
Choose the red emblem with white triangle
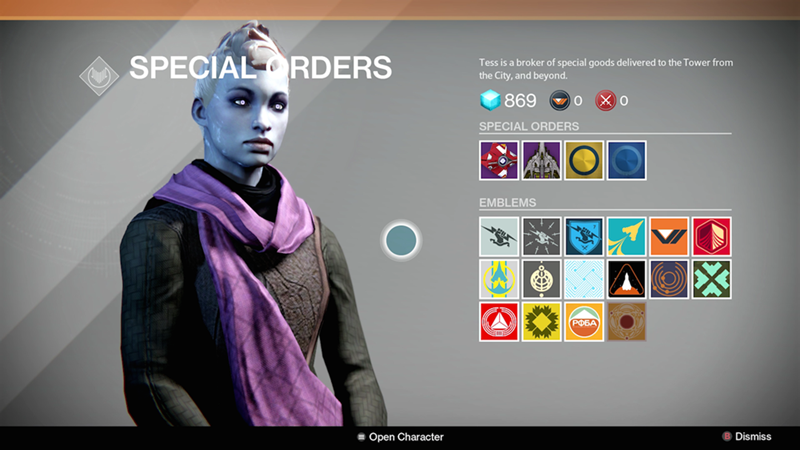click(x=499, y=321)
